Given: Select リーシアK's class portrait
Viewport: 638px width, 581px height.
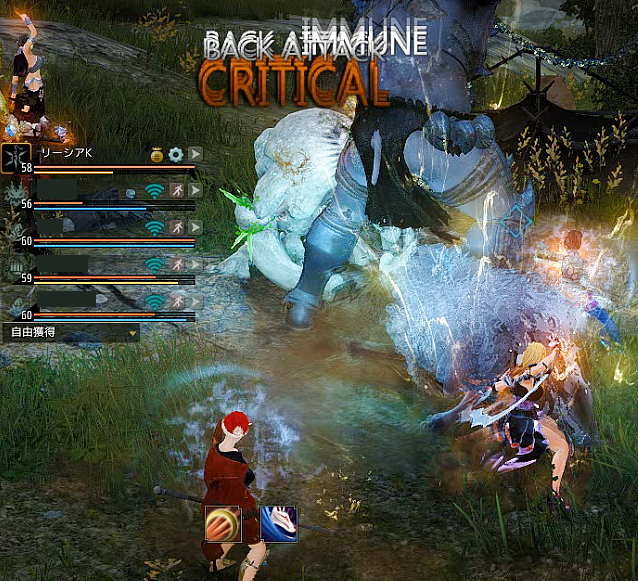Looking at the screenshot, I should pyautogui.click(x=15, y=156).
